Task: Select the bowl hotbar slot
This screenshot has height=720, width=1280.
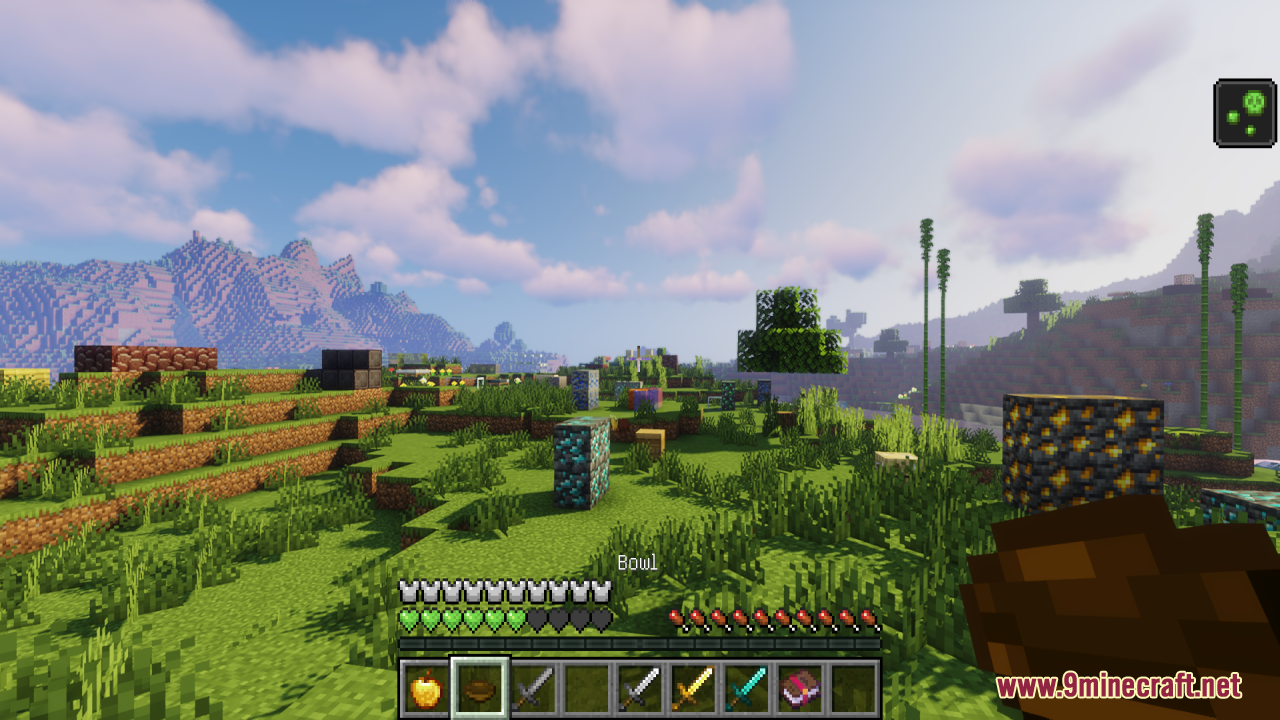Action: [x=480, y=688]
